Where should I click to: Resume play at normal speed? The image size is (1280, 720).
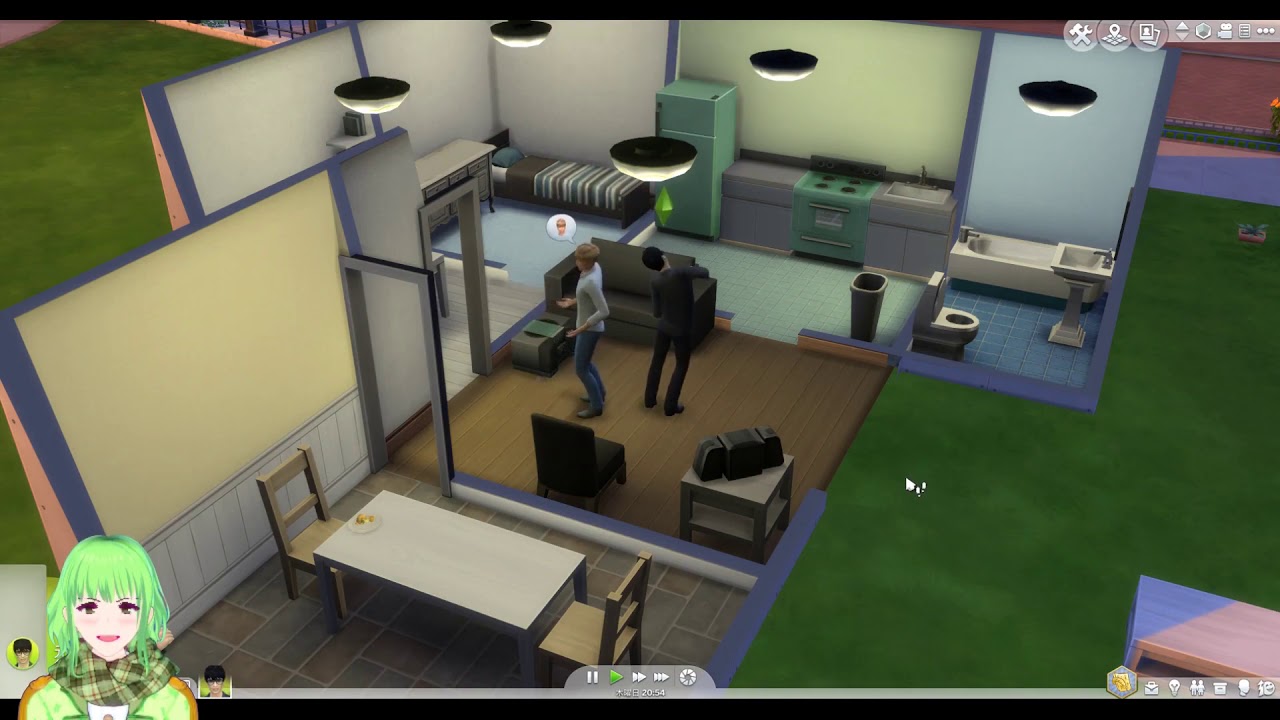617,677
